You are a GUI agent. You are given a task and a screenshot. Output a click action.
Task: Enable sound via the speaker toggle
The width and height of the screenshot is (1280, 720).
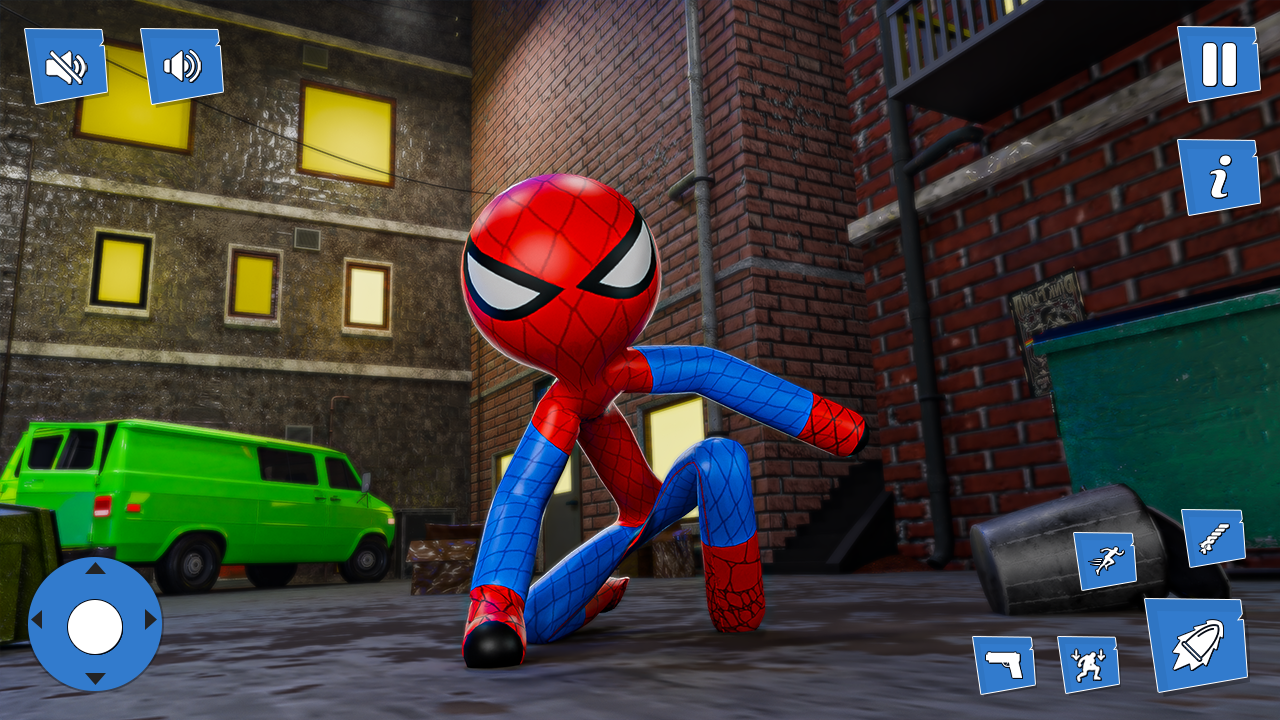[181, 63]
